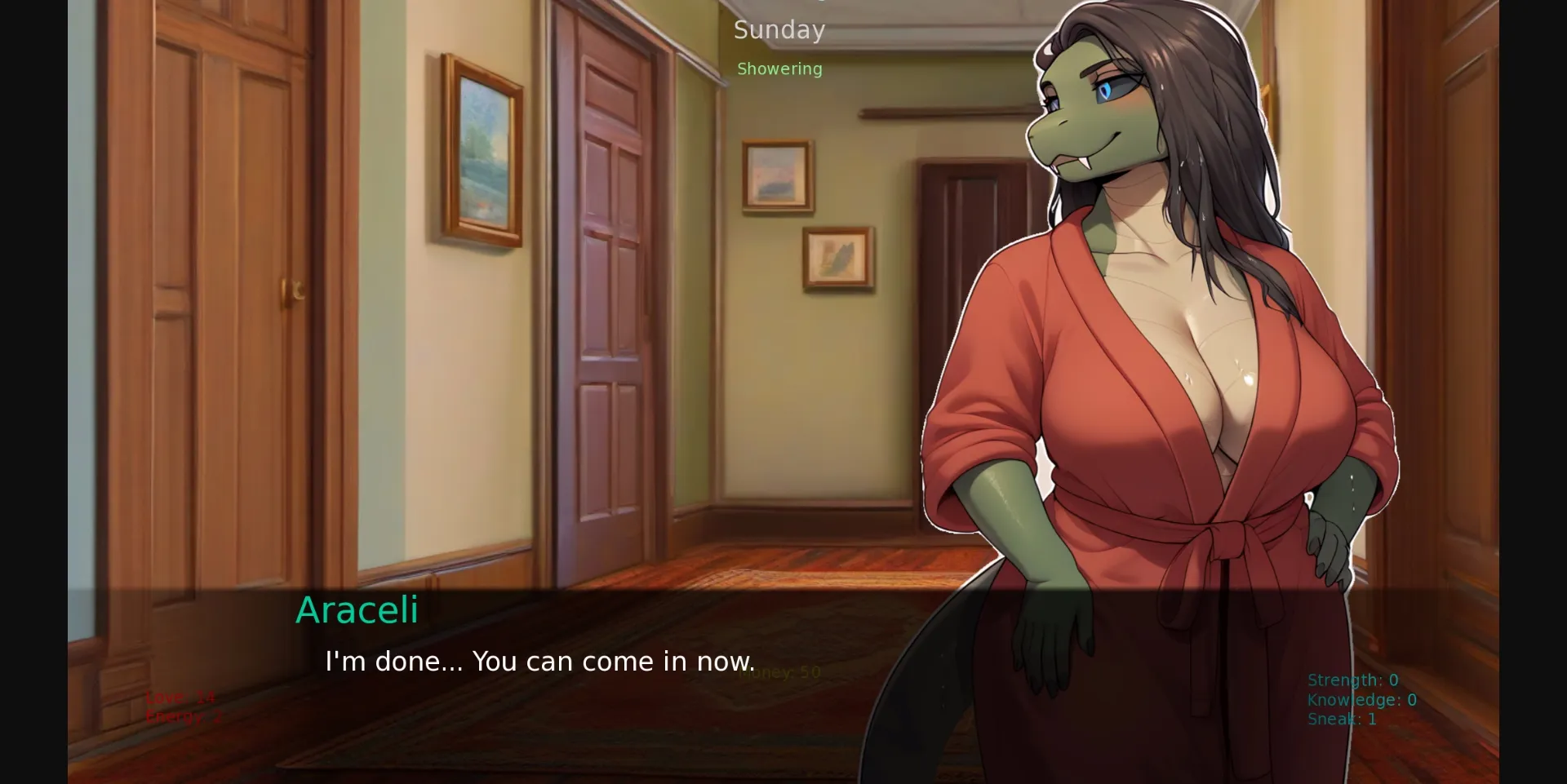Click the Sneak: 1 stat
Image resolution: width=1567 pixels, height=784 pixels.
point(1341,719)
